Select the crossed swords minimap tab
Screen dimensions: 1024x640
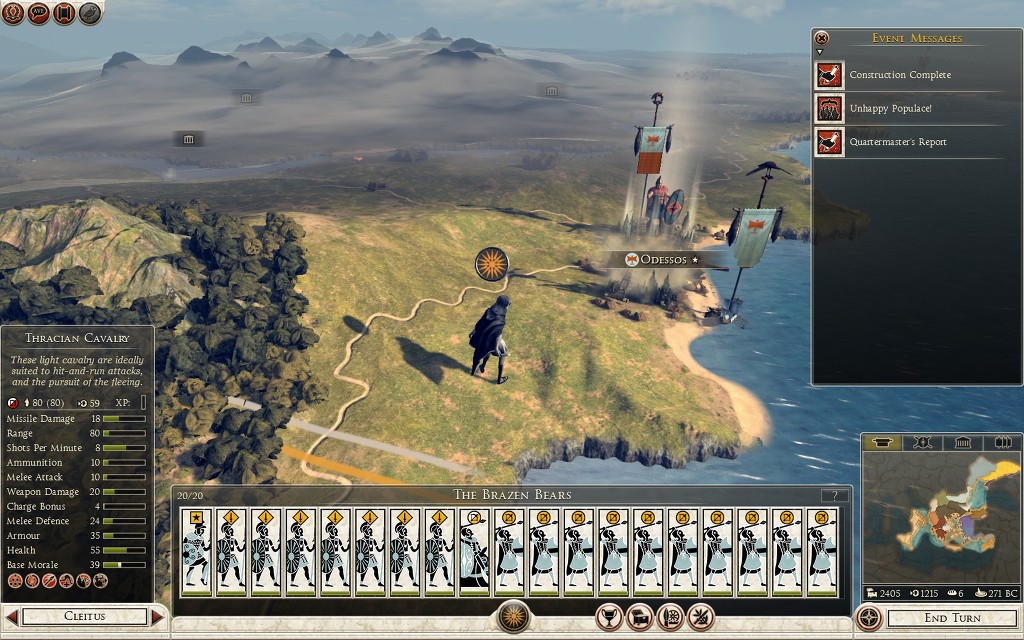click(922, 442)
